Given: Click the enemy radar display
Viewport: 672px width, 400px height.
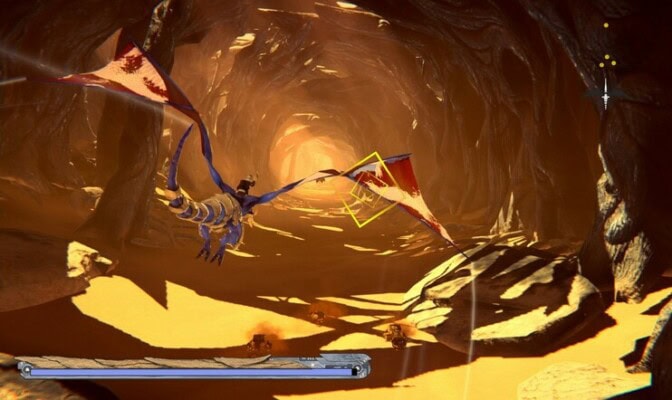Looking at the screenshot, I should 606,70.
